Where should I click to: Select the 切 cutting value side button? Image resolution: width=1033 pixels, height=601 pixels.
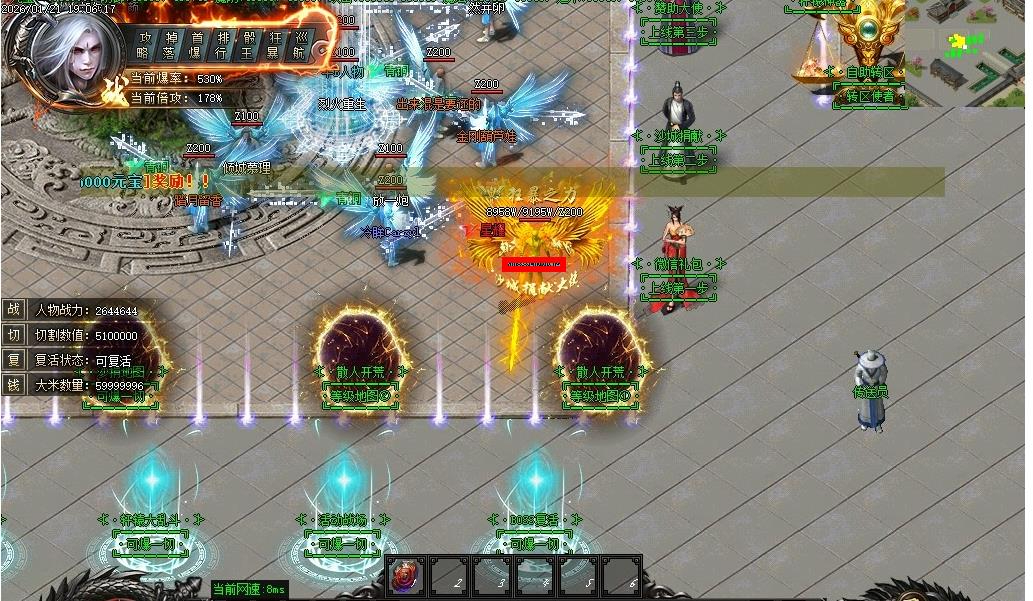point(14,335)
